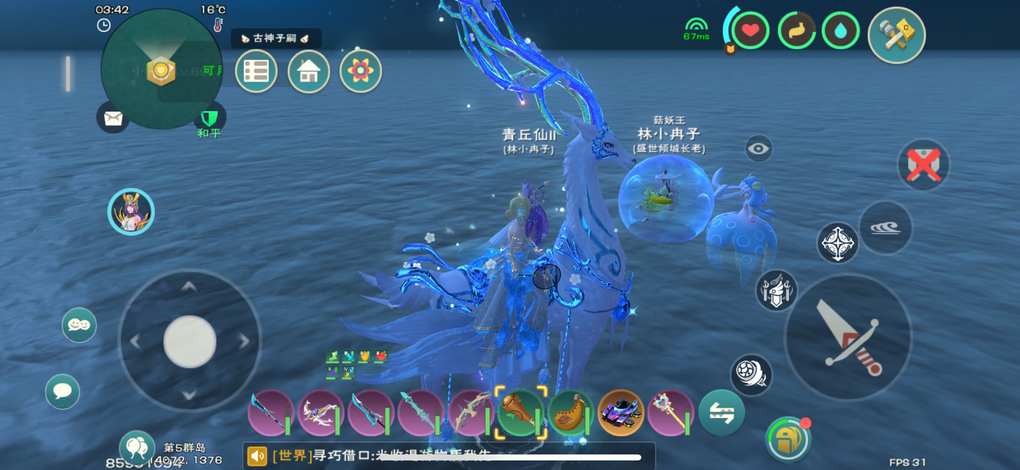The height and width of the screenshot is (470, 1020).
Task: Open the backpack inventory button
Action: coord(787,438)
